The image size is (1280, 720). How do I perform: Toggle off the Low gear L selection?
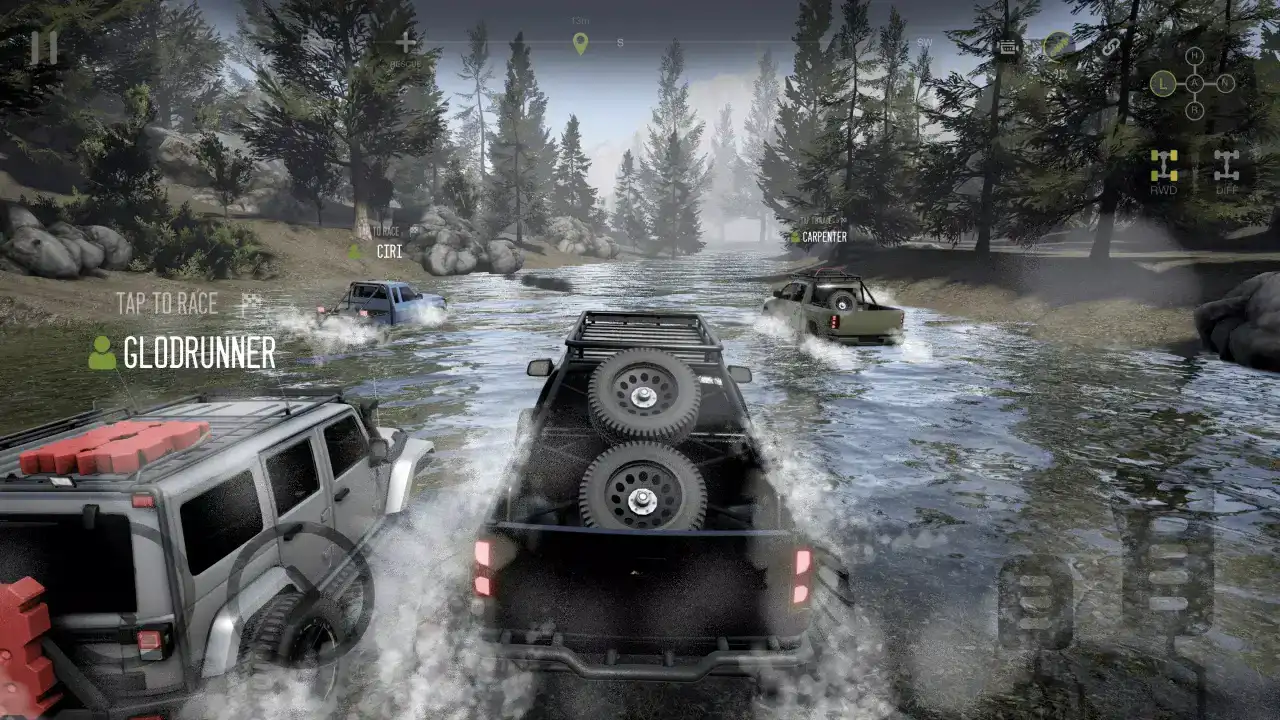[1162, 82]
